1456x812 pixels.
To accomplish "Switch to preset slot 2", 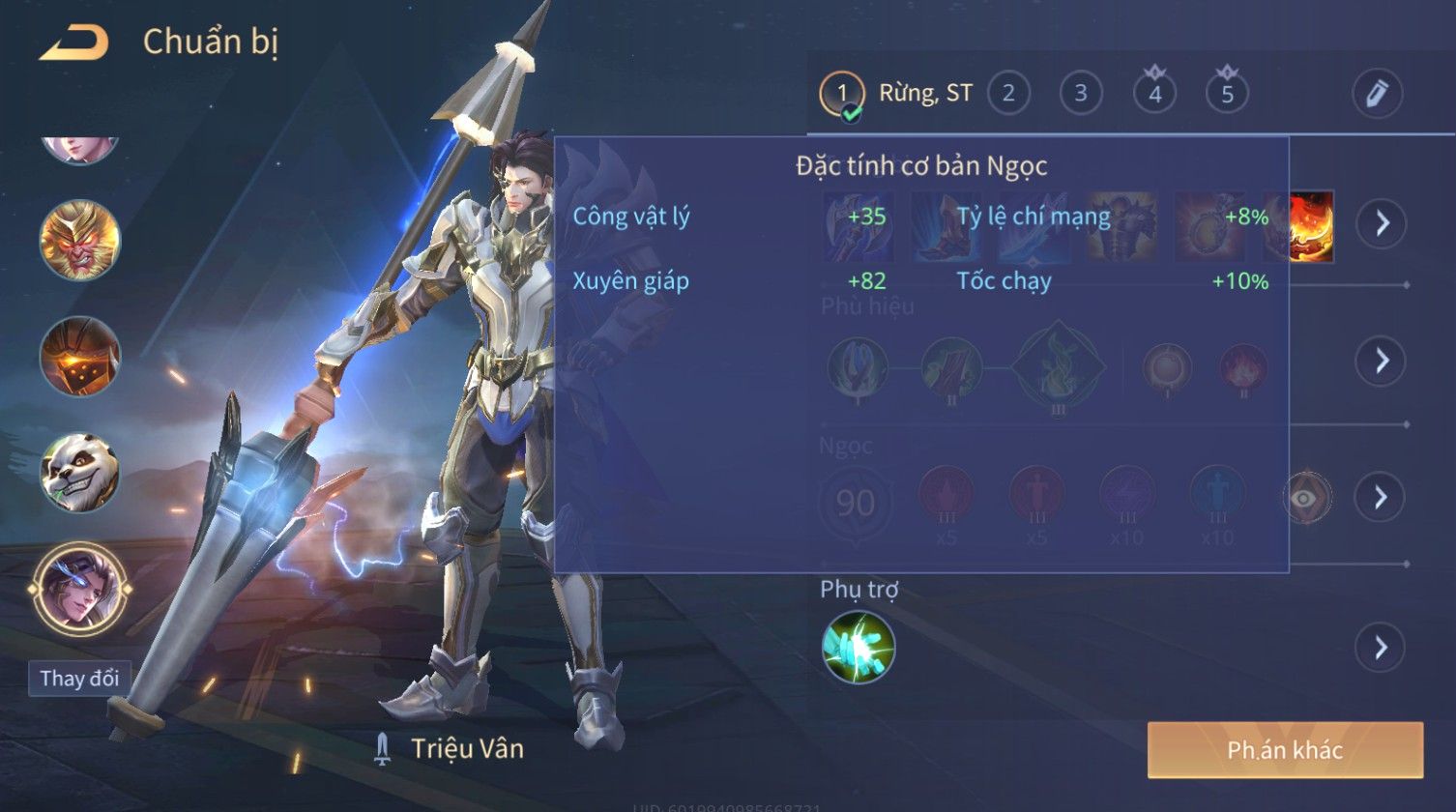I will [1008, 94].
